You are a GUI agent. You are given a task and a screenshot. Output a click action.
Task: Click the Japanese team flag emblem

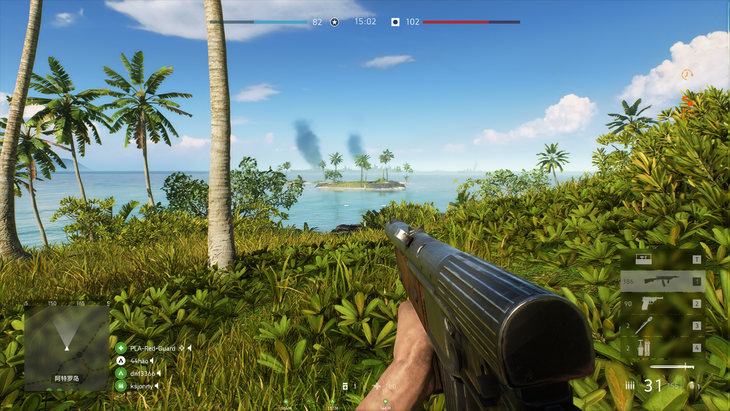pos(395,21)
